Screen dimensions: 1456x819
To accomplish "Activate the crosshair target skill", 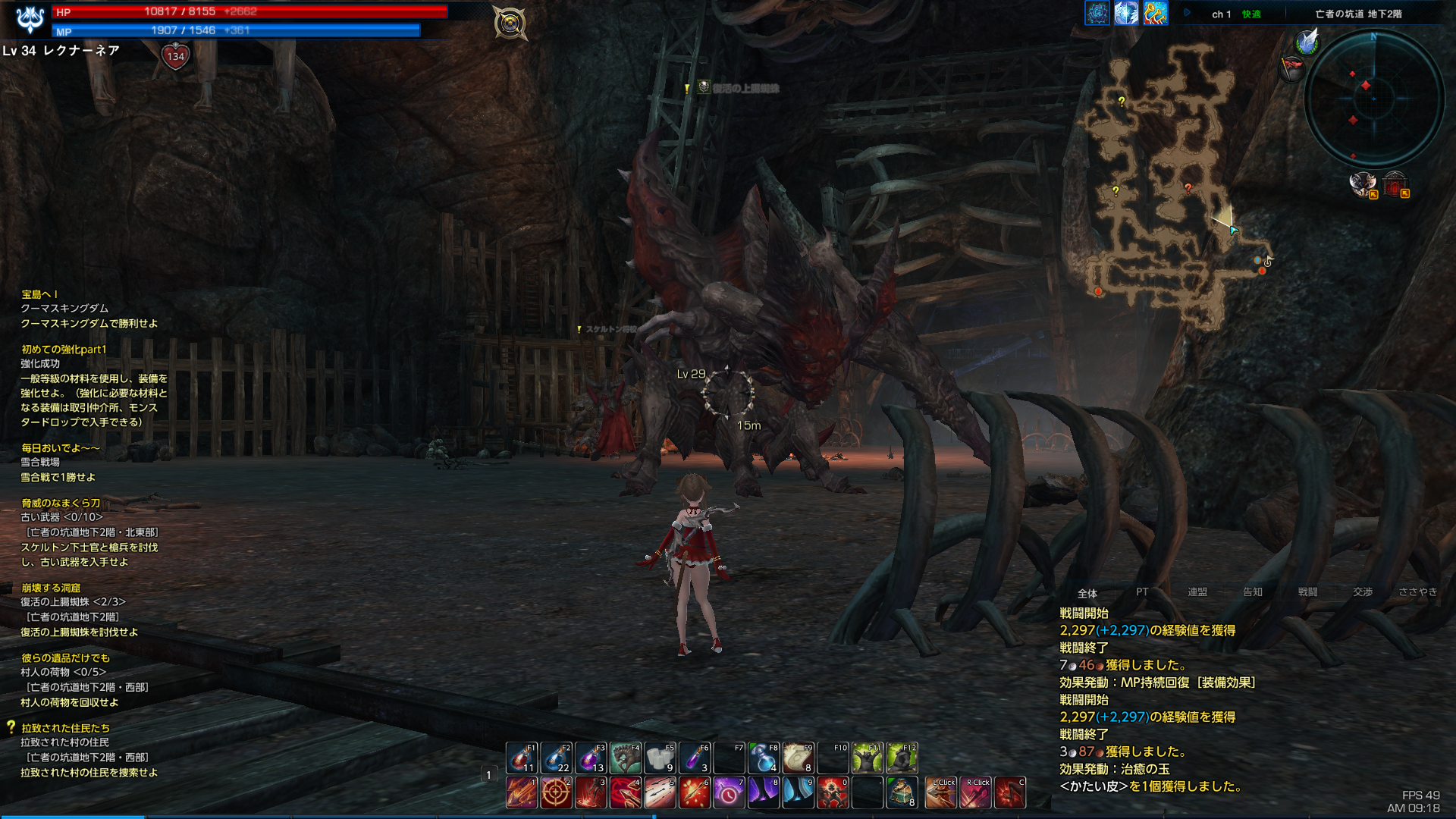I will (556, 792).
